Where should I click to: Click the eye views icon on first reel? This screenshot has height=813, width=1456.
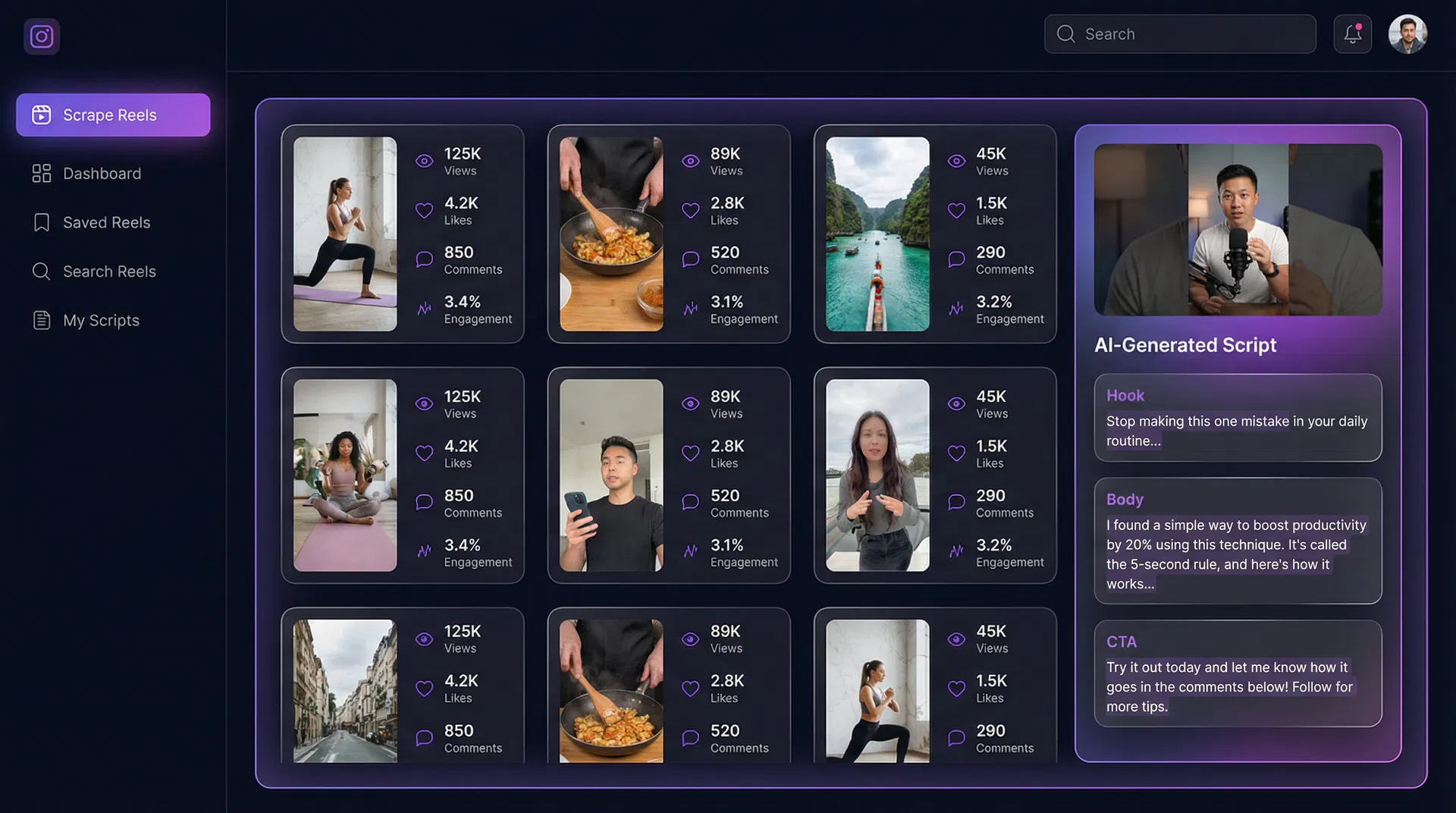pyautogui.click(x=424, y=161)
